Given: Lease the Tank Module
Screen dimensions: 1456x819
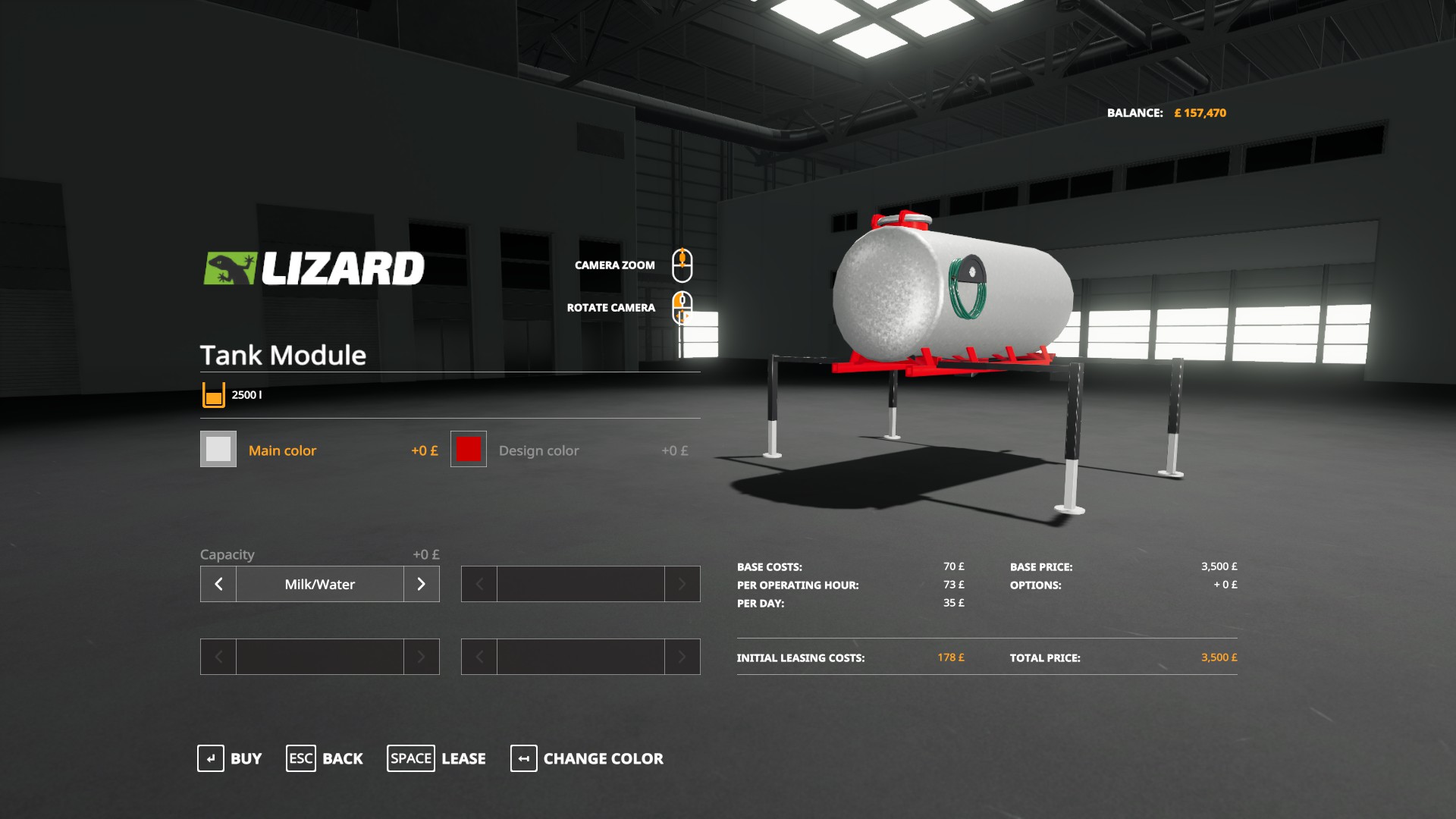Looking at the screenshot, I should pyautogui.click(x=437, y=758).
